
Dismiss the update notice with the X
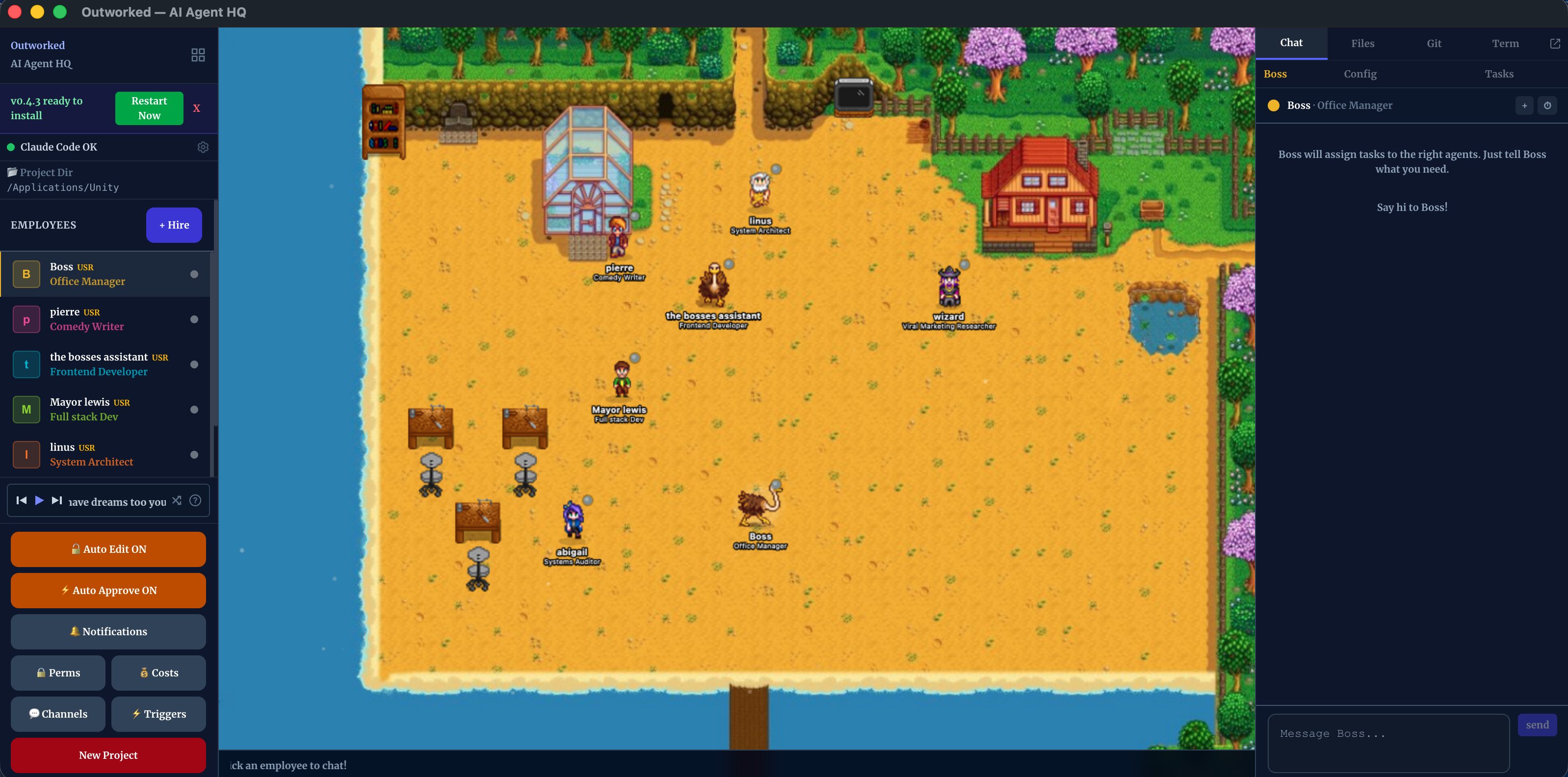click(197, 108)
